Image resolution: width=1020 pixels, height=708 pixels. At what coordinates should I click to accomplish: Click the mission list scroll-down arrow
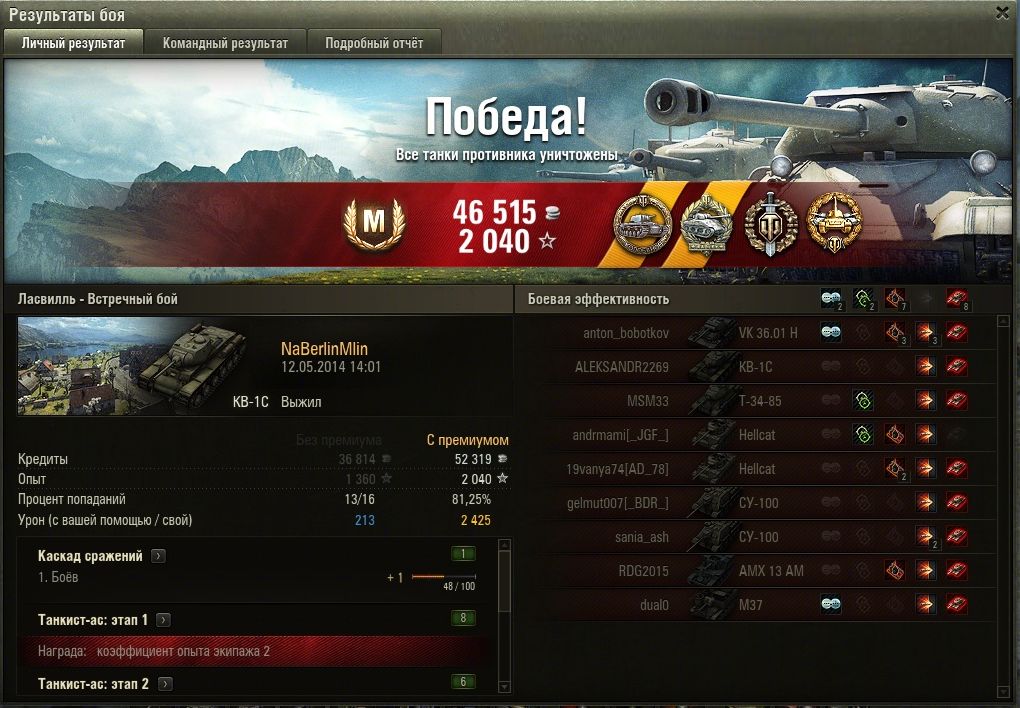pyautogui.click(x=504, y=686)
